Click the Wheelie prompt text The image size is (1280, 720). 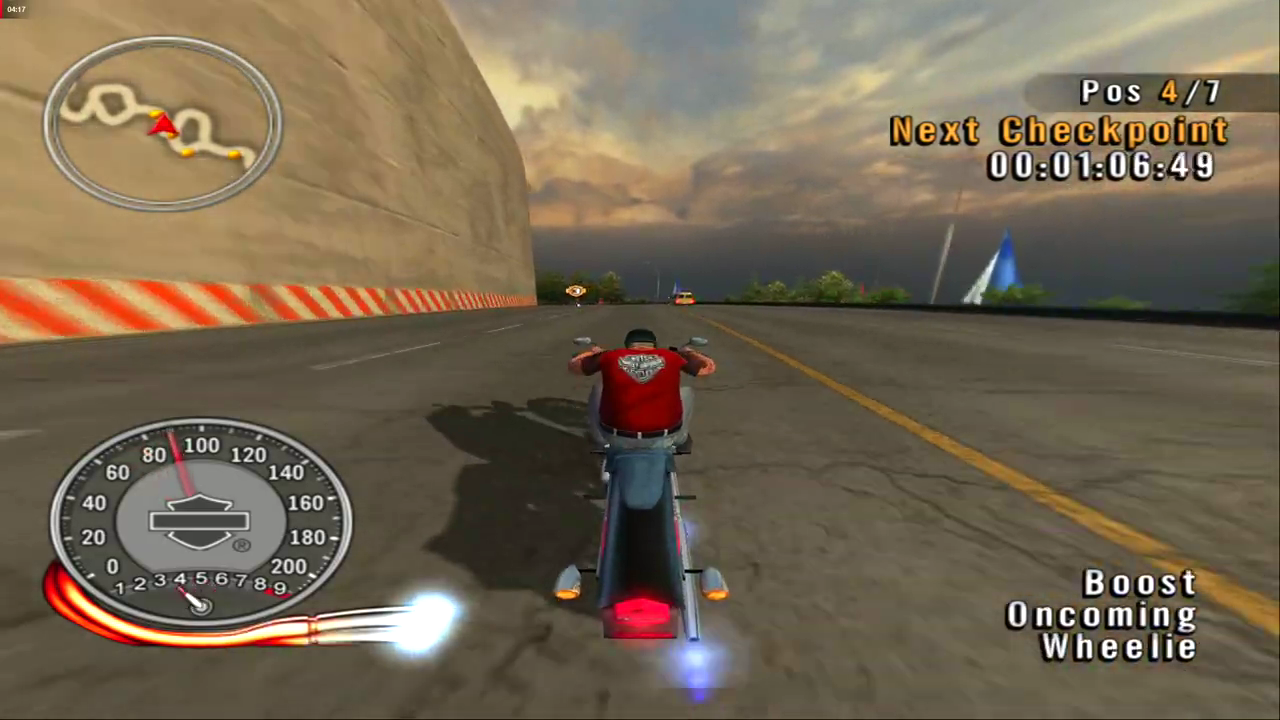pyautogui.click(x=1118, y=647)
